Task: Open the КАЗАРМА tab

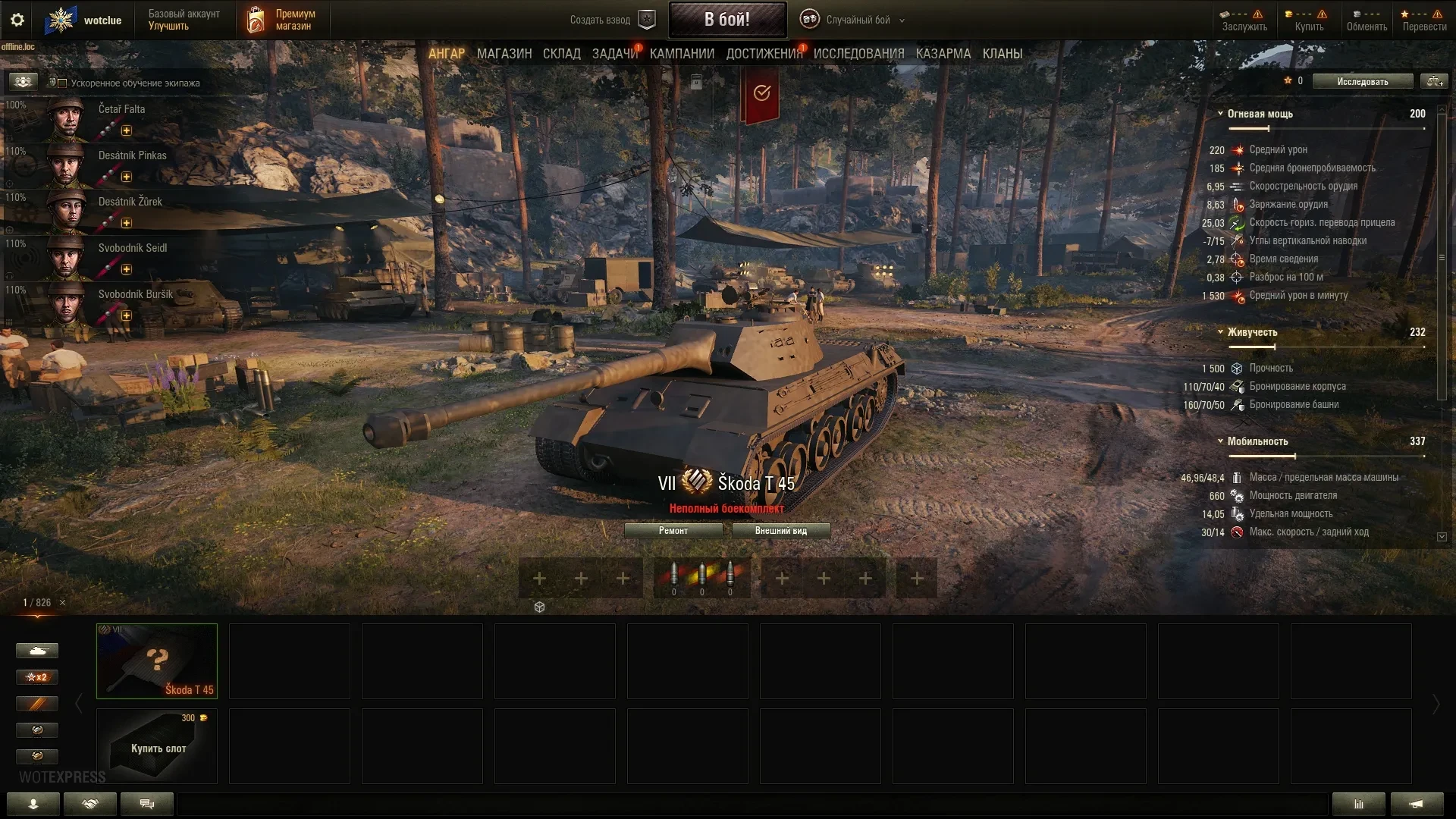Action: pyautogui.click(x=943, y=54)
